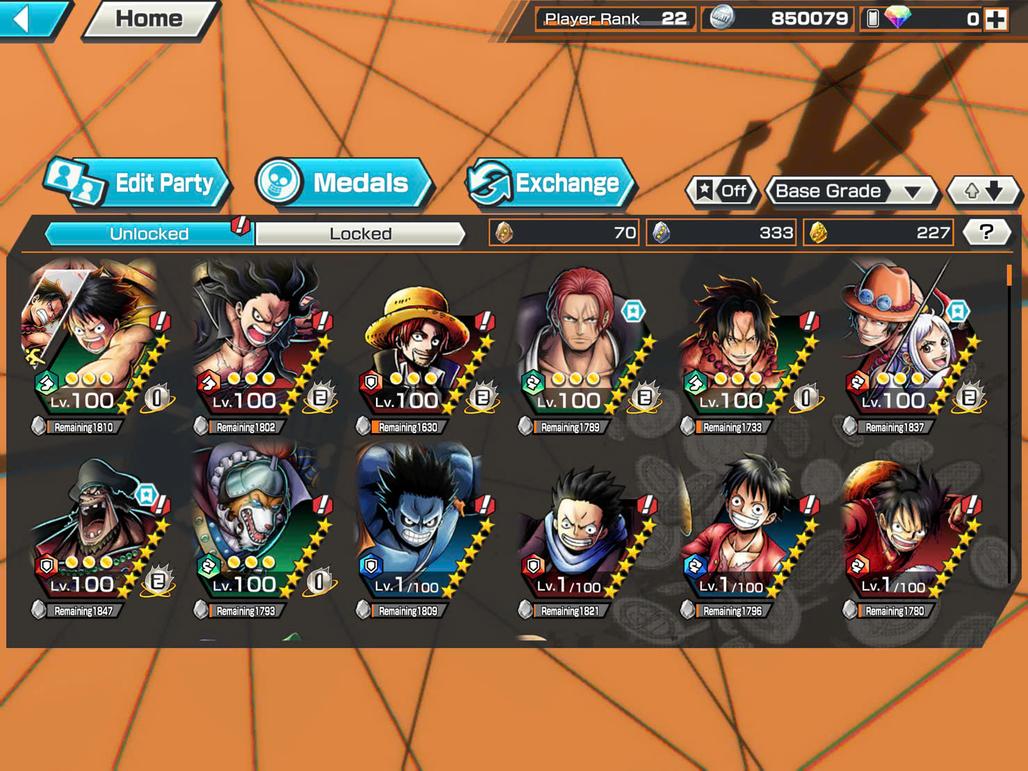Screen dimensions: 1028x771
Task: Reverse the sort order arrows
Action: pos(983,191)
